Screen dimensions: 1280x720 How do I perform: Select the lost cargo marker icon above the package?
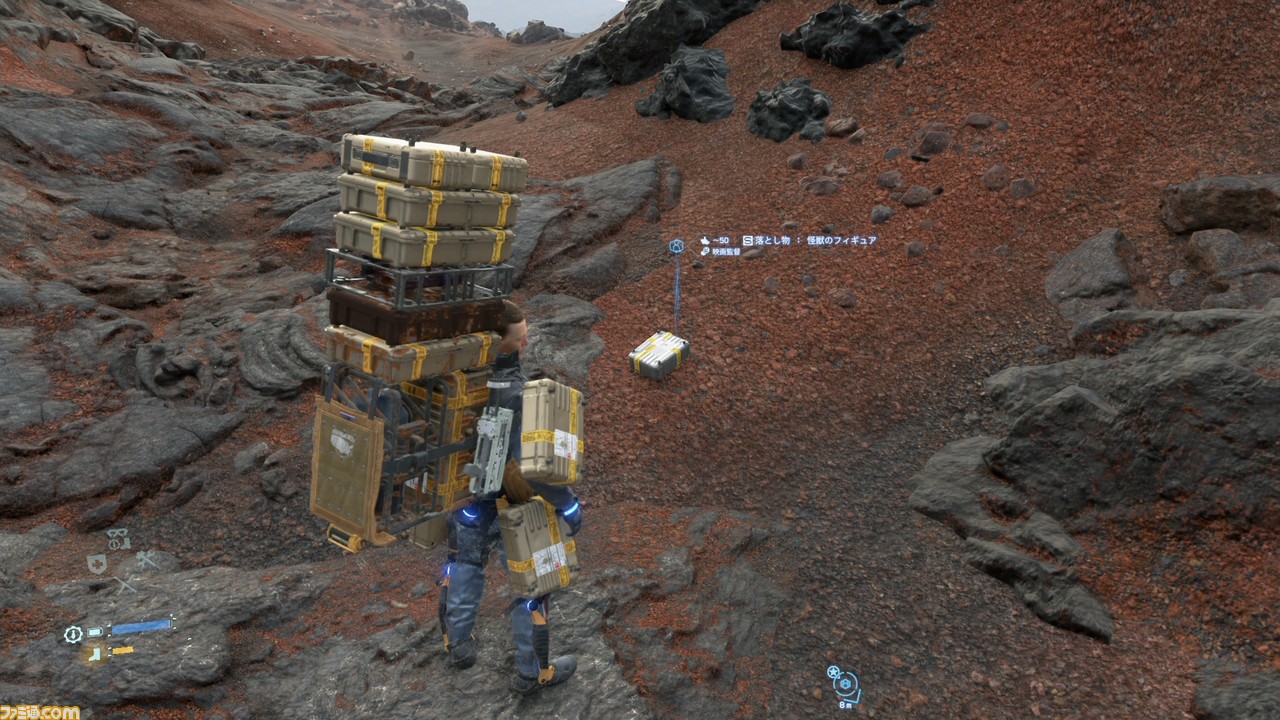click(677, 245)
